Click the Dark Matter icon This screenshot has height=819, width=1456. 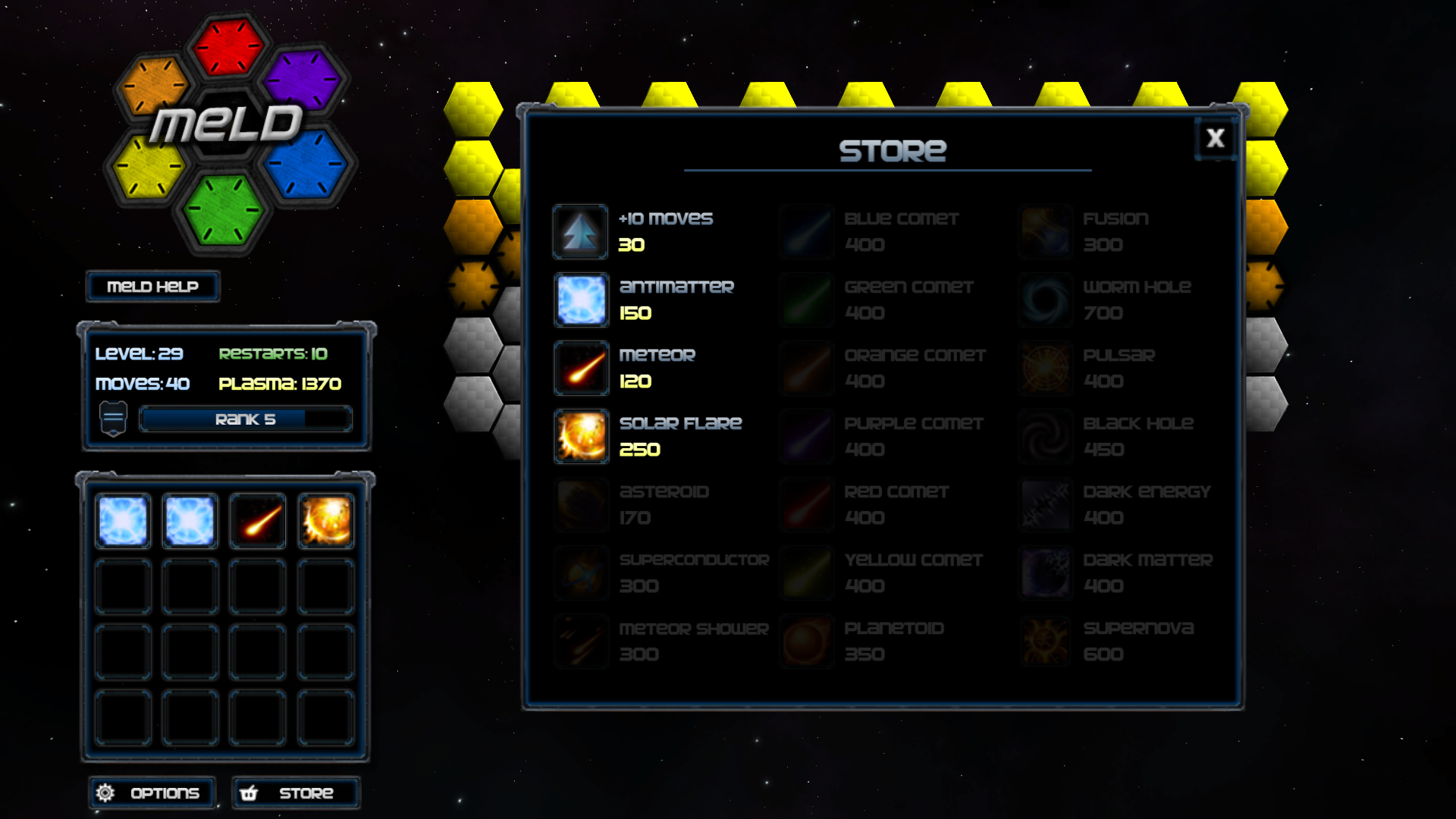coord(1045,573)
